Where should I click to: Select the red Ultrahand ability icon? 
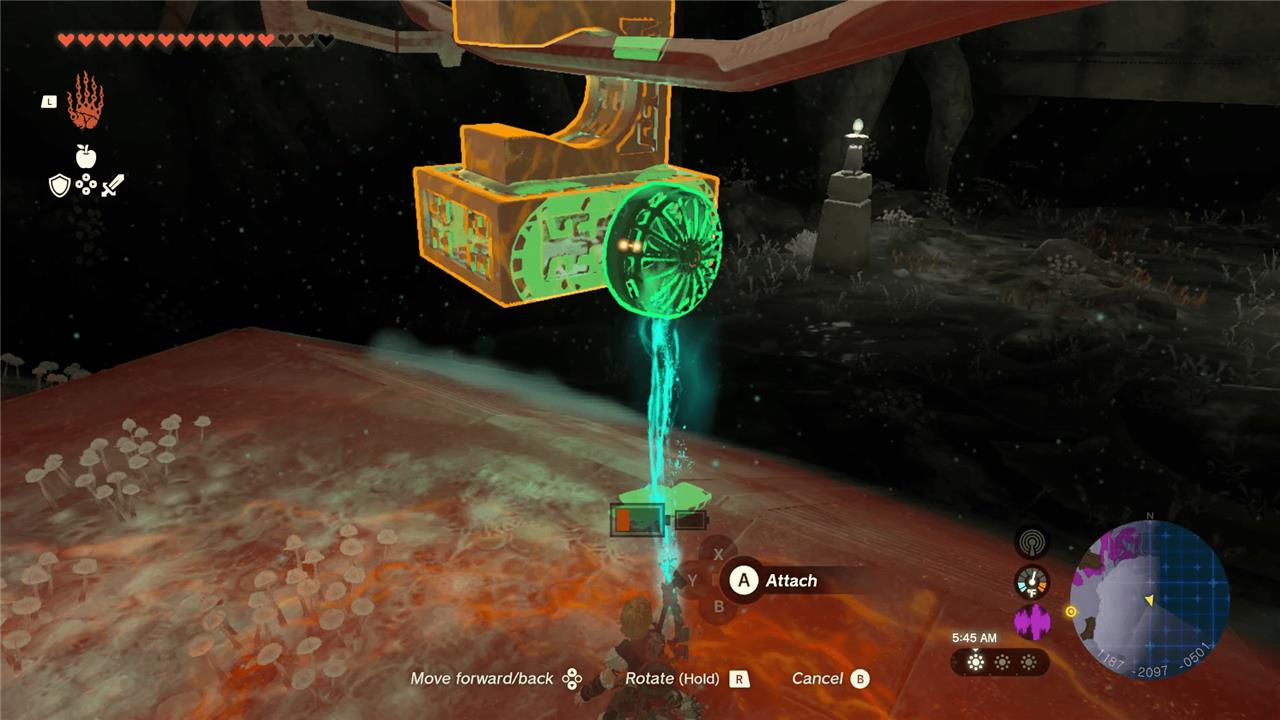85,101
